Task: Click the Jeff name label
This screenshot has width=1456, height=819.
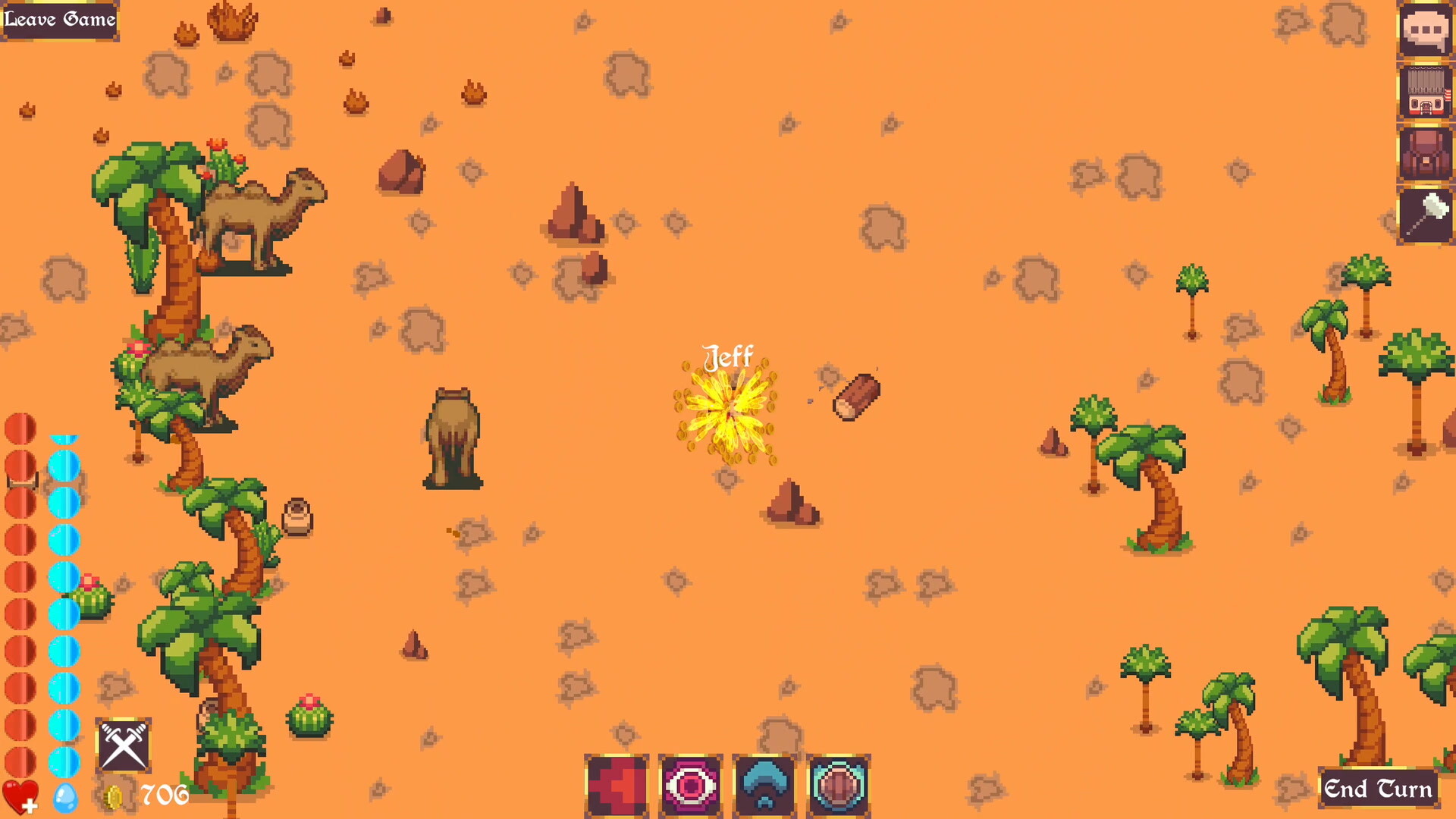Action: [x=728, y=355]
